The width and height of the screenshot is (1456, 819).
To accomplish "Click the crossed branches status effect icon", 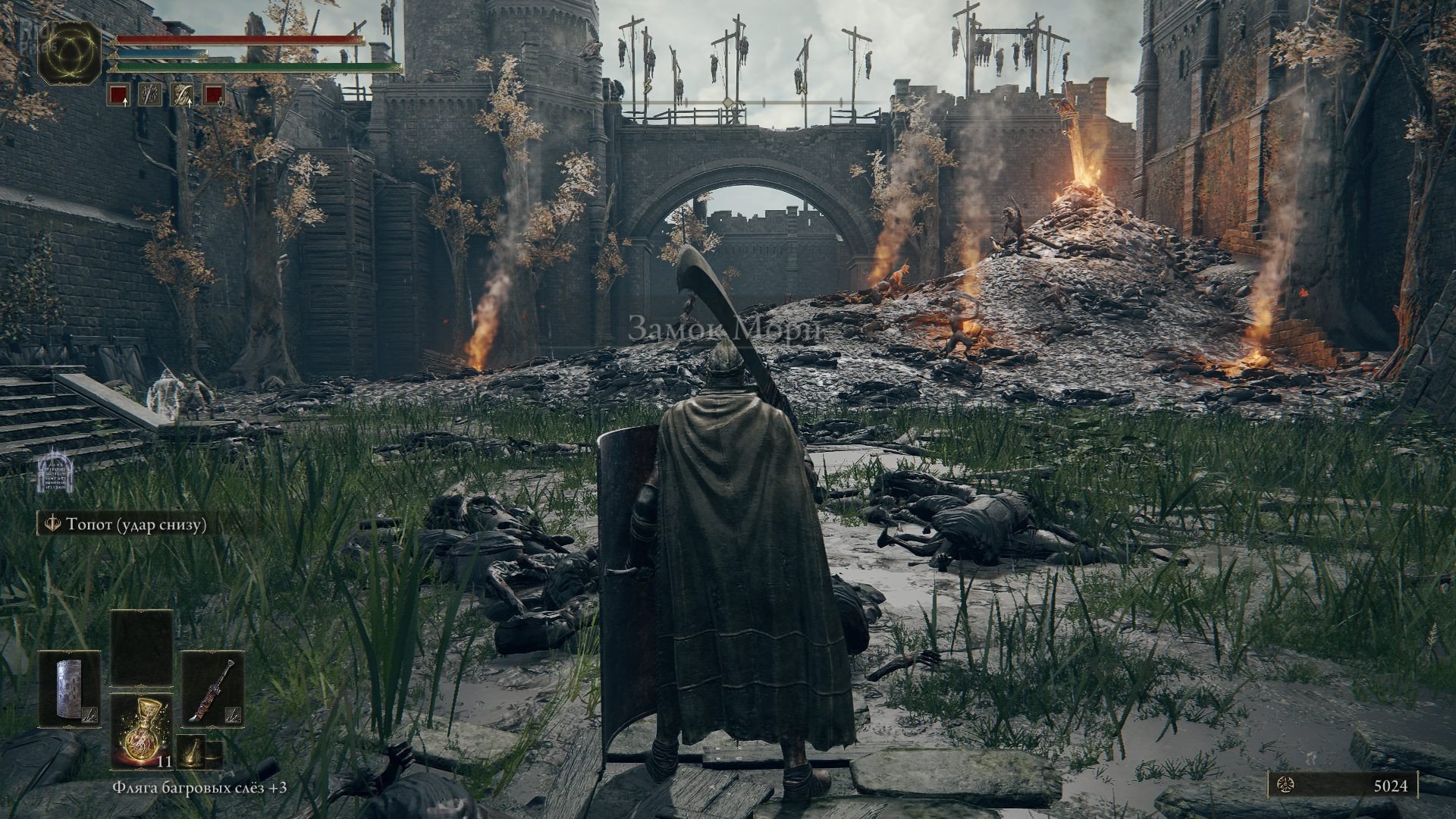I will tap(150, 94).
